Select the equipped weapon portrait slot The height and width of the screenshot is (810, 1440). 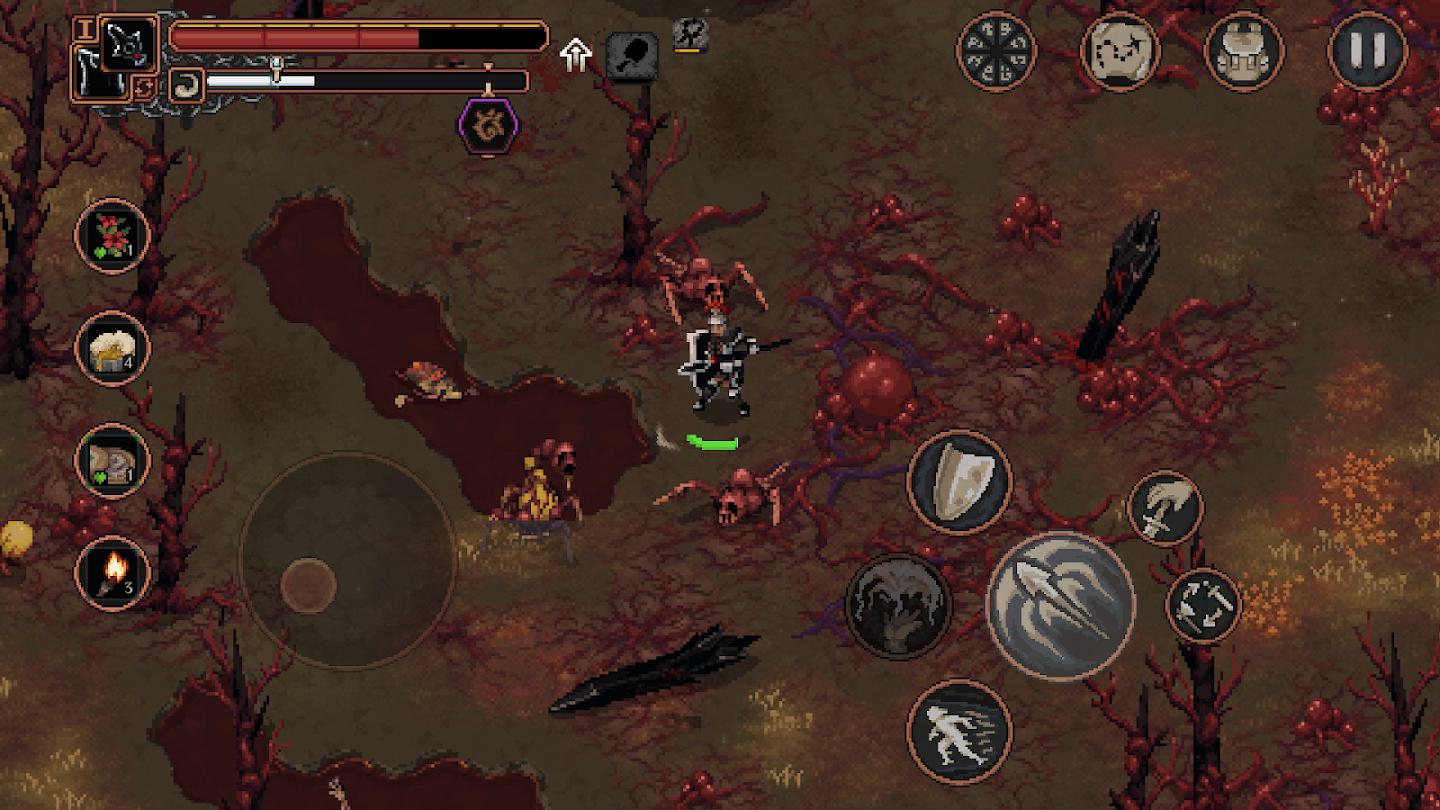tap(130, 44)
